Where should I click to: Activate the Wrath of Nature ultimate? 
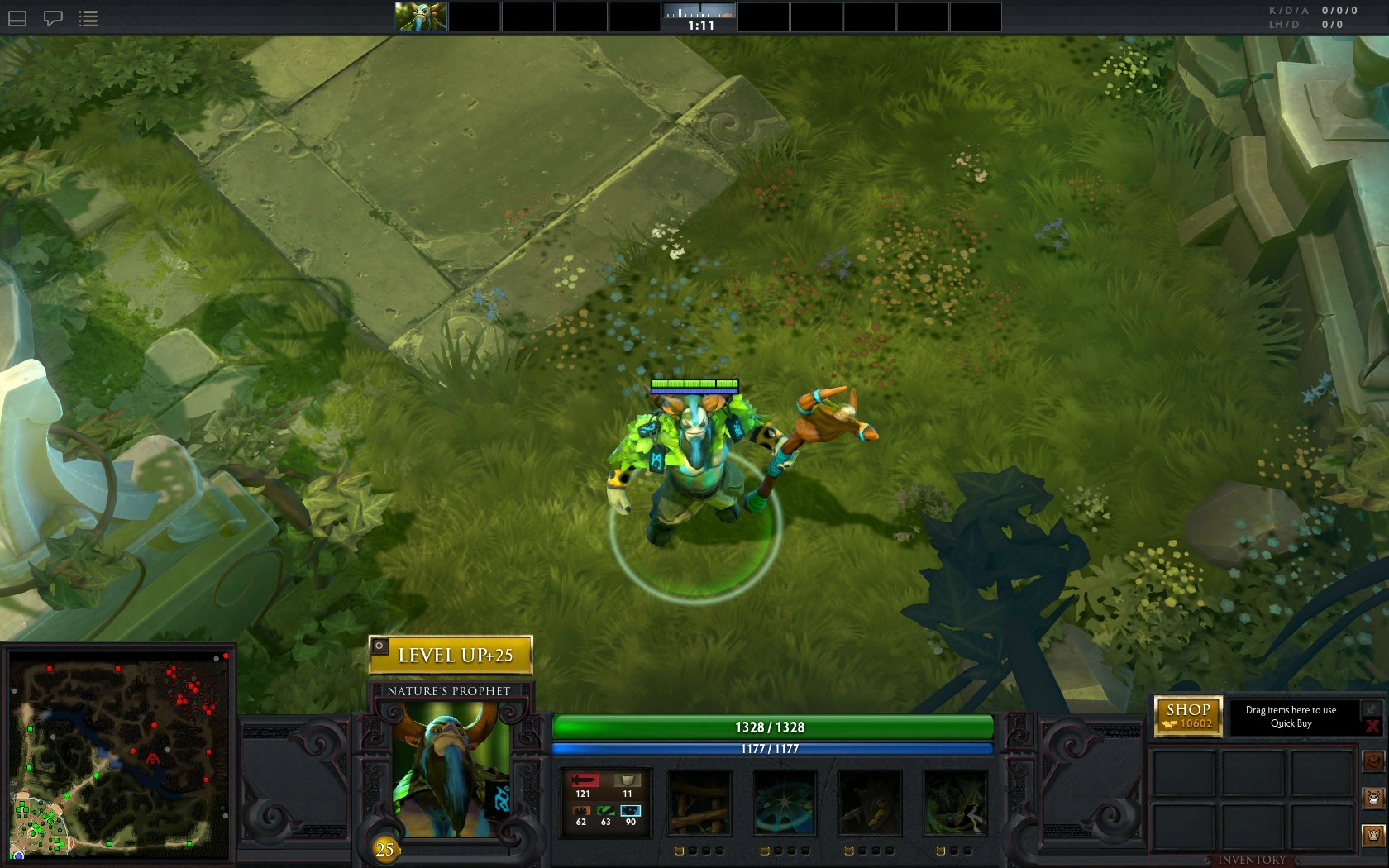954,803
